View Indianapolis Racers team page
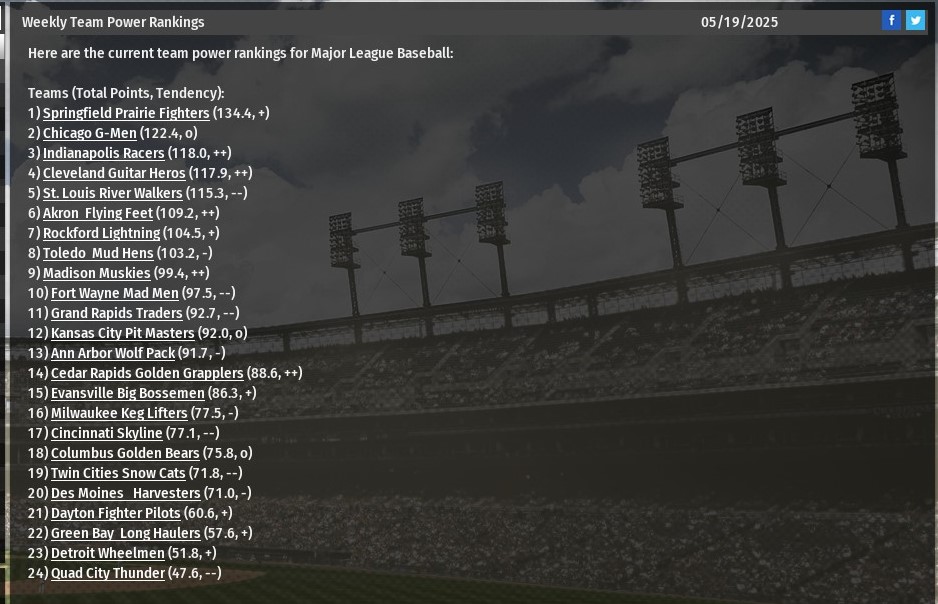 pyautogui.click(x=103, y=153)
